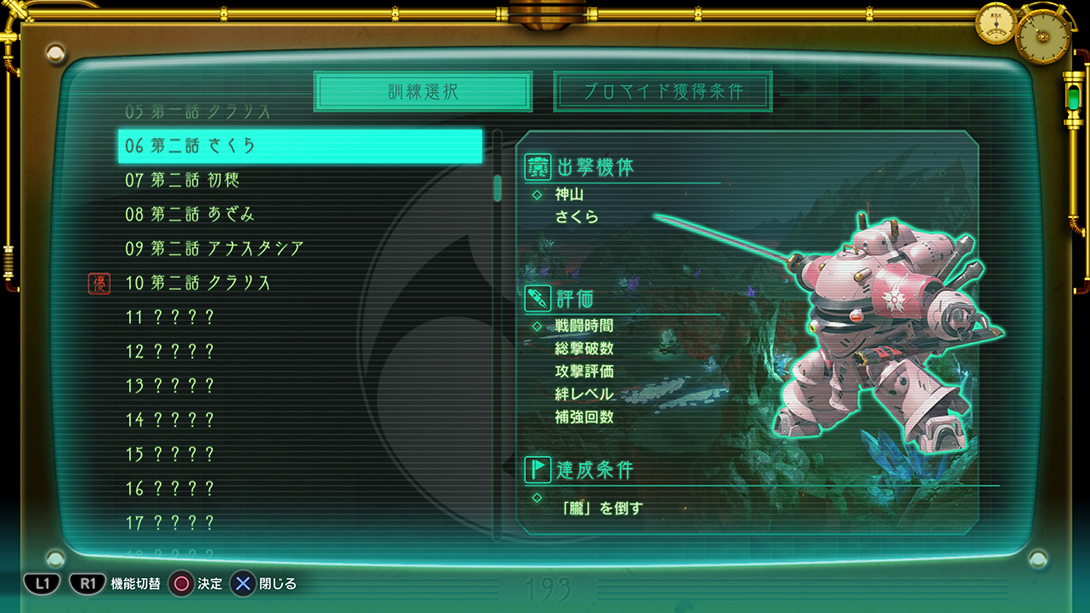Open the ブロマイド獲得条件 tab

pos(663,92)
